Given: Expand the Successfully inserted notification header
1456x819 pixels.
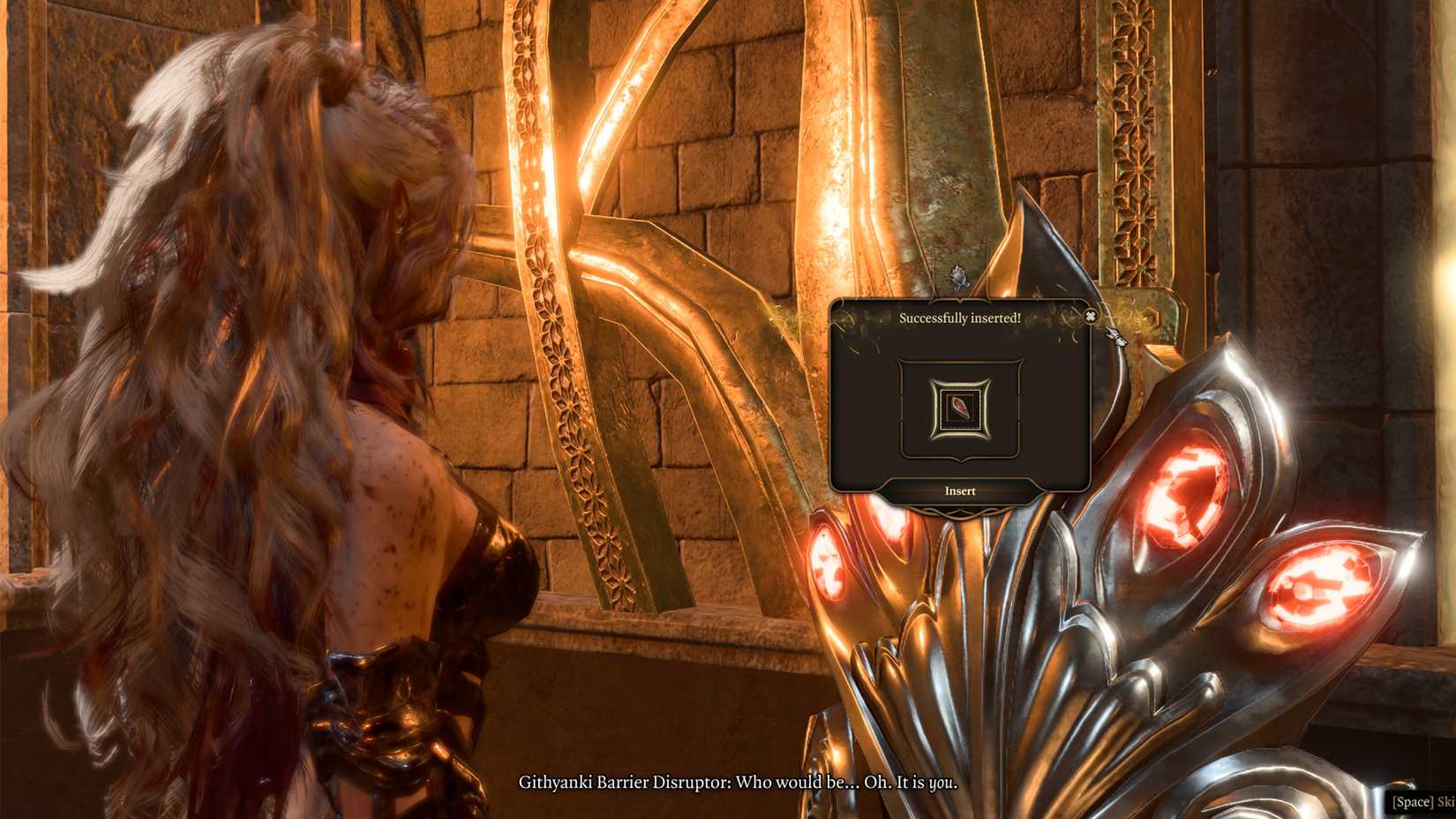Looking at the screenshot, I should tap(961, 318).
